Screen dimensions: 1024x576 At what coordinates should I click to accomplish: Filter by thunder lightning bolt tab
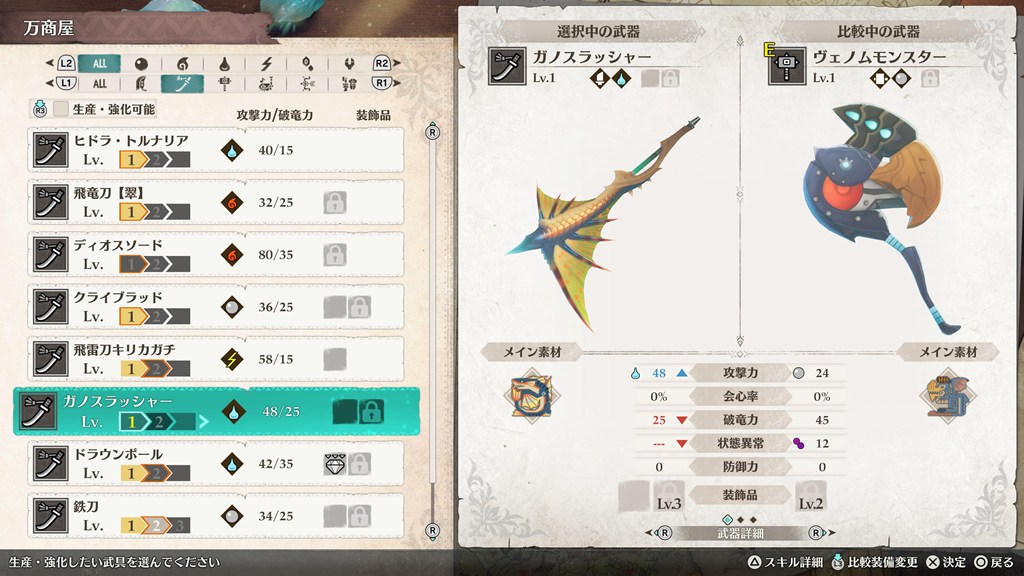point(267,63)
